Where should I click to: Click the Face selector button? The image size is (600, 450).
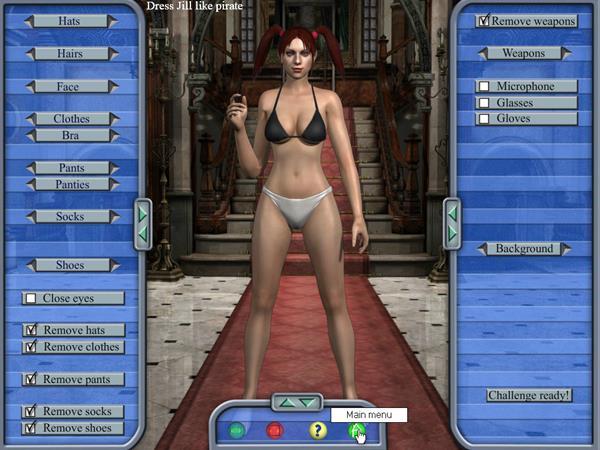(x=72, y=87)
